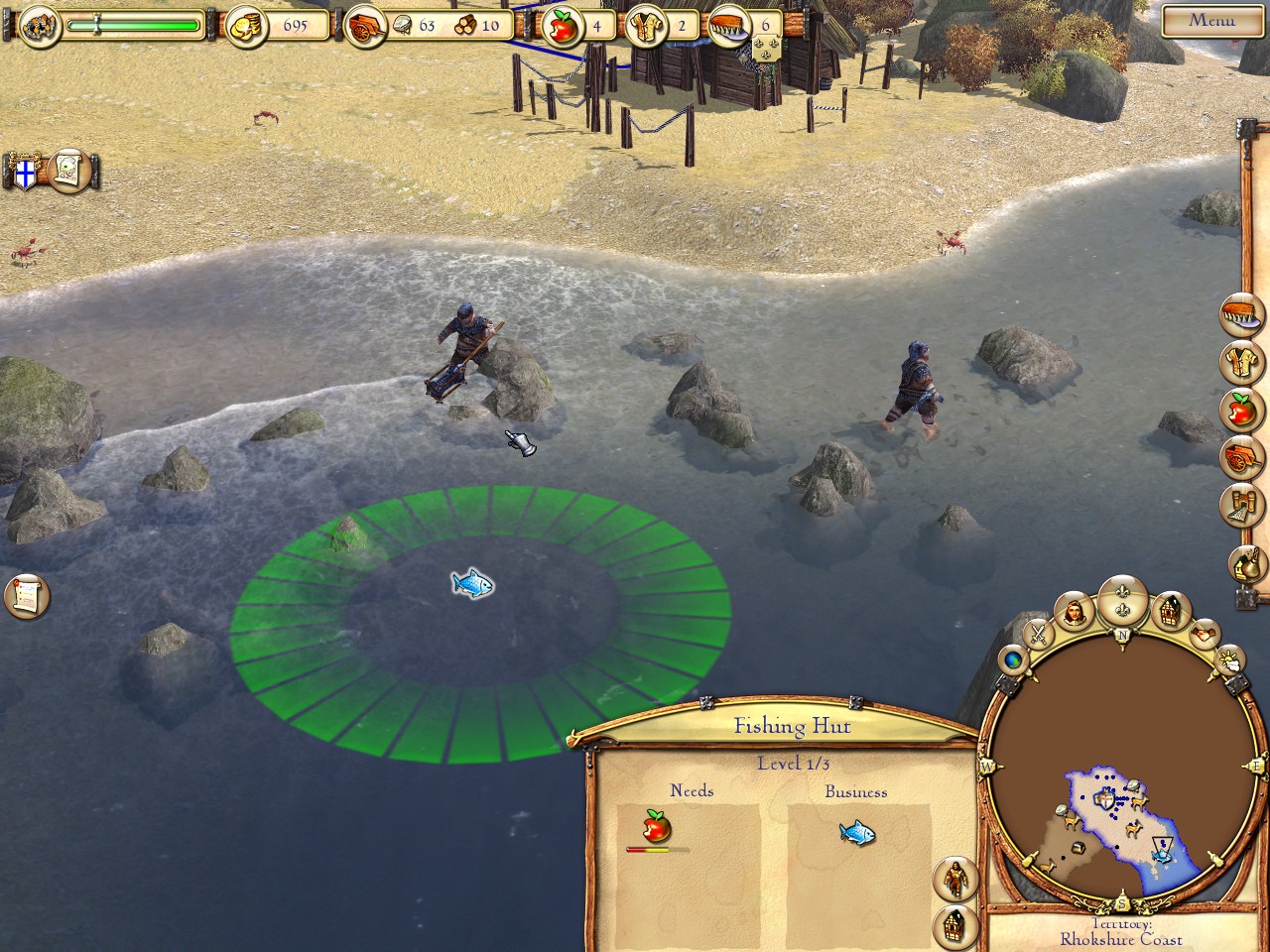Click the shirt clothing icon in top bar
This screenshot has height=952, width=1270.
coord(648,28)
